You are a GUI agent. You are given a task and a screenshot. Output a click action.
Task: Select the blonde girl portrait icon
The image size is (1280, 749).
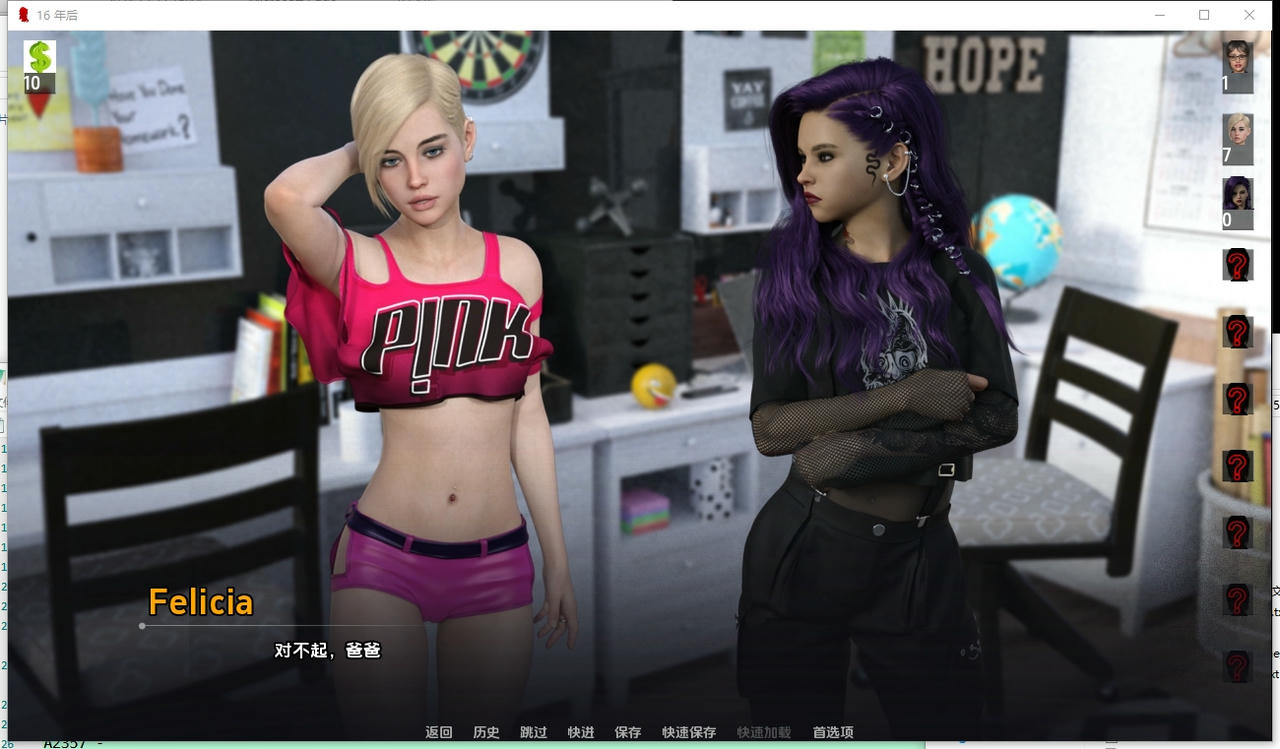pyautogui.click(x=1238, y=132)
